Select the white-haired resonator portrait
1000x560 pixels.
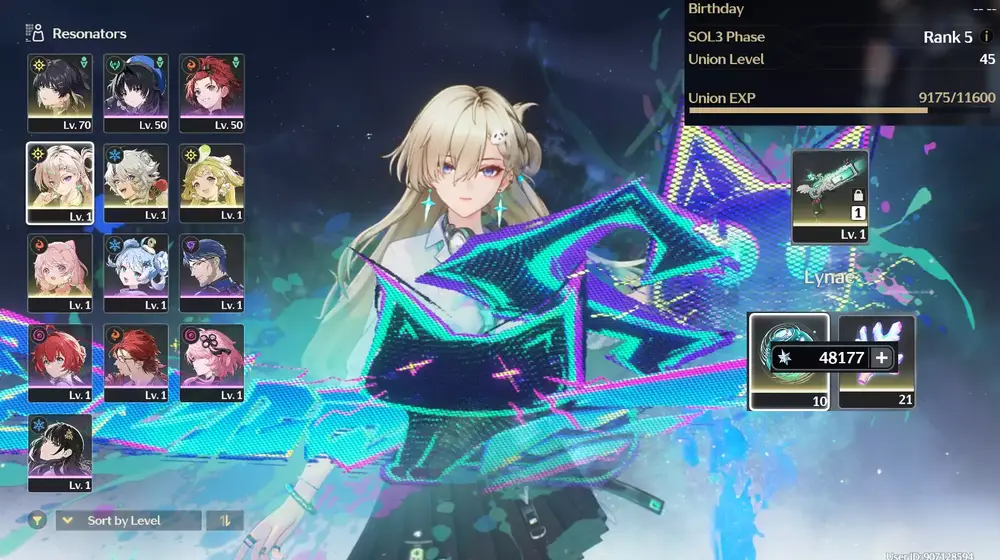pyautogui.click(x=136, y=182)
